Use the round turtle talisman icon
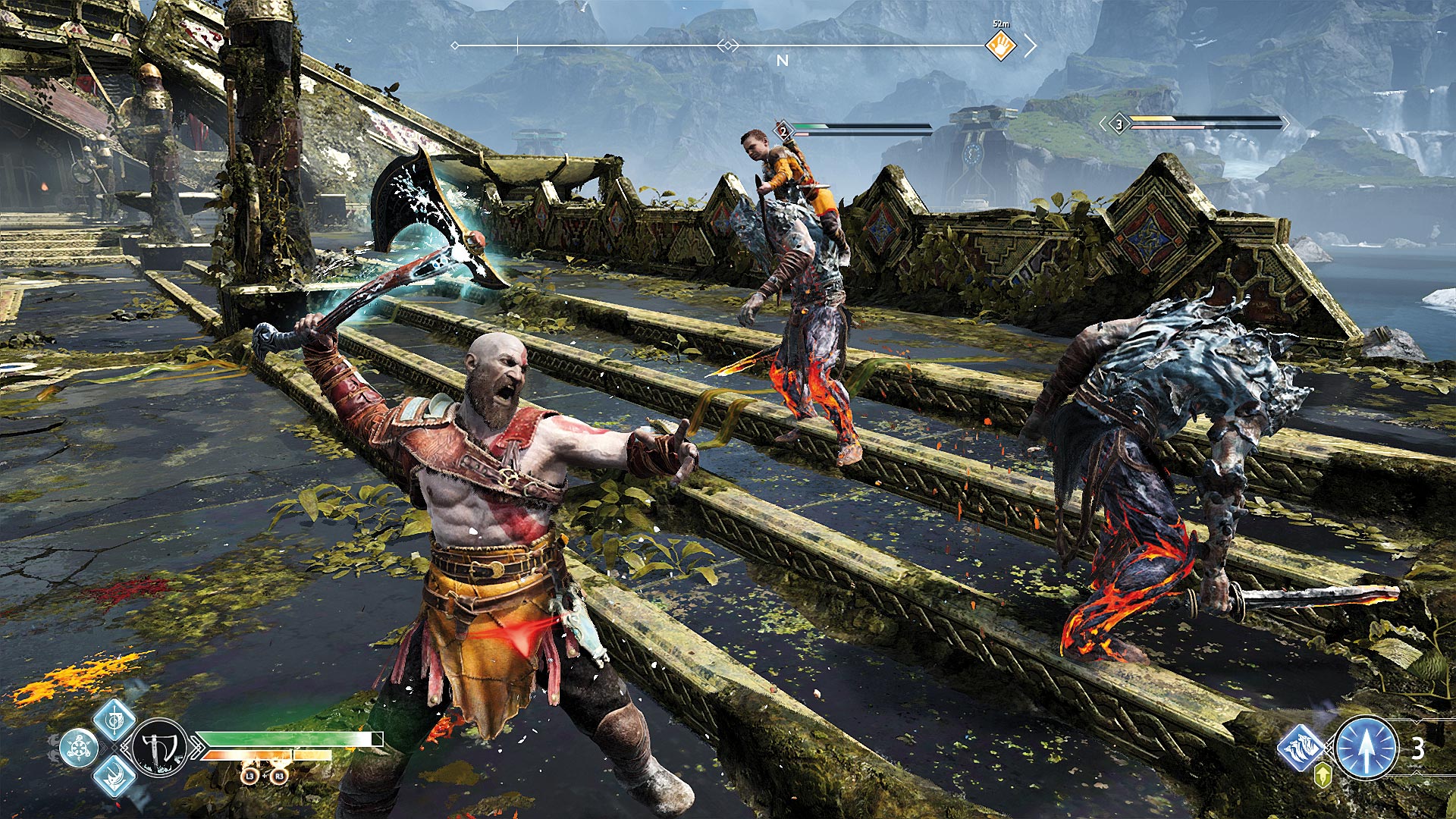Screen dimensions: 1456x819 [79, 748]
